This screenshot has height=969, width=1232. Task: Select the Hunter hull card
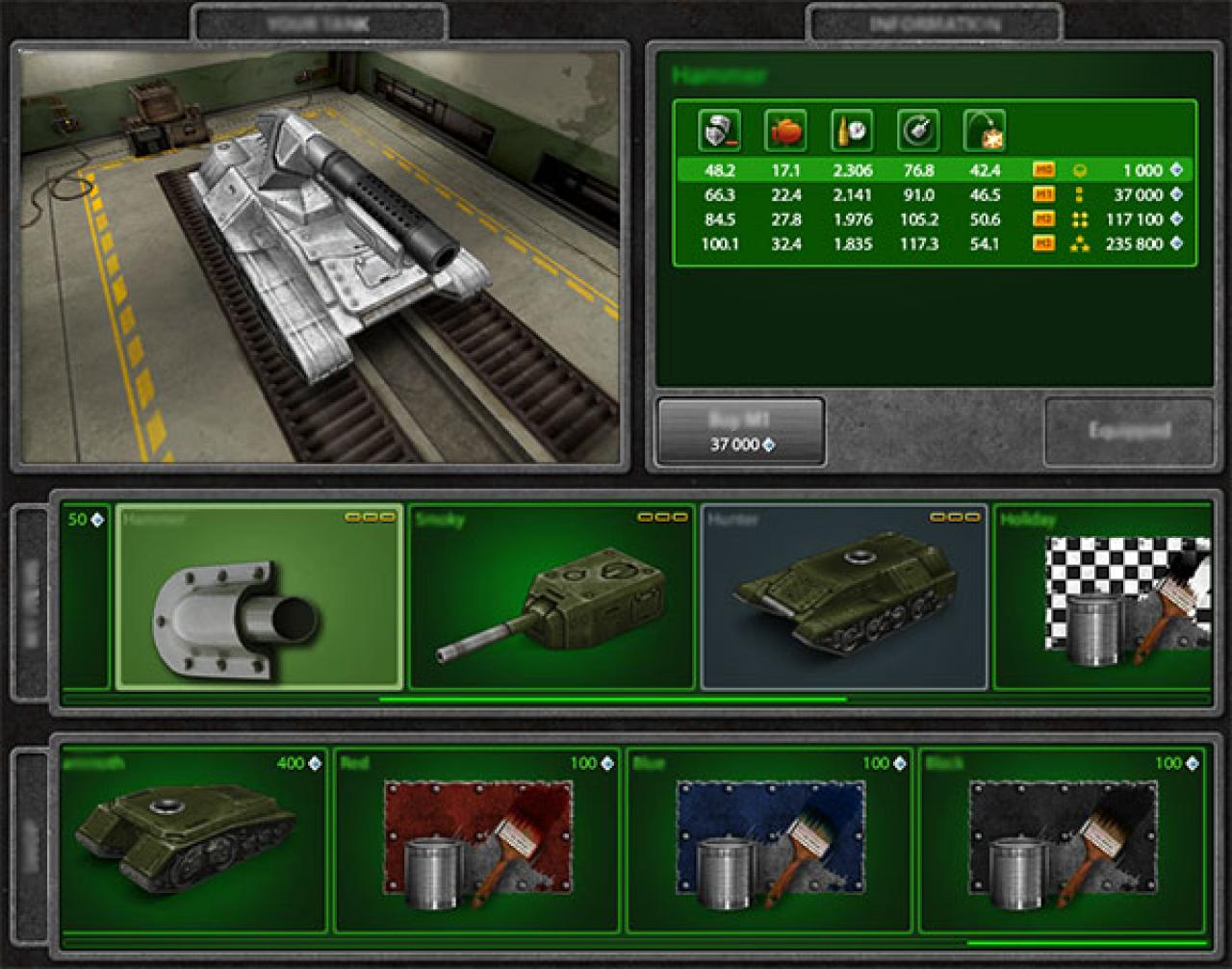pyautogui.click(x=844, y=597)
